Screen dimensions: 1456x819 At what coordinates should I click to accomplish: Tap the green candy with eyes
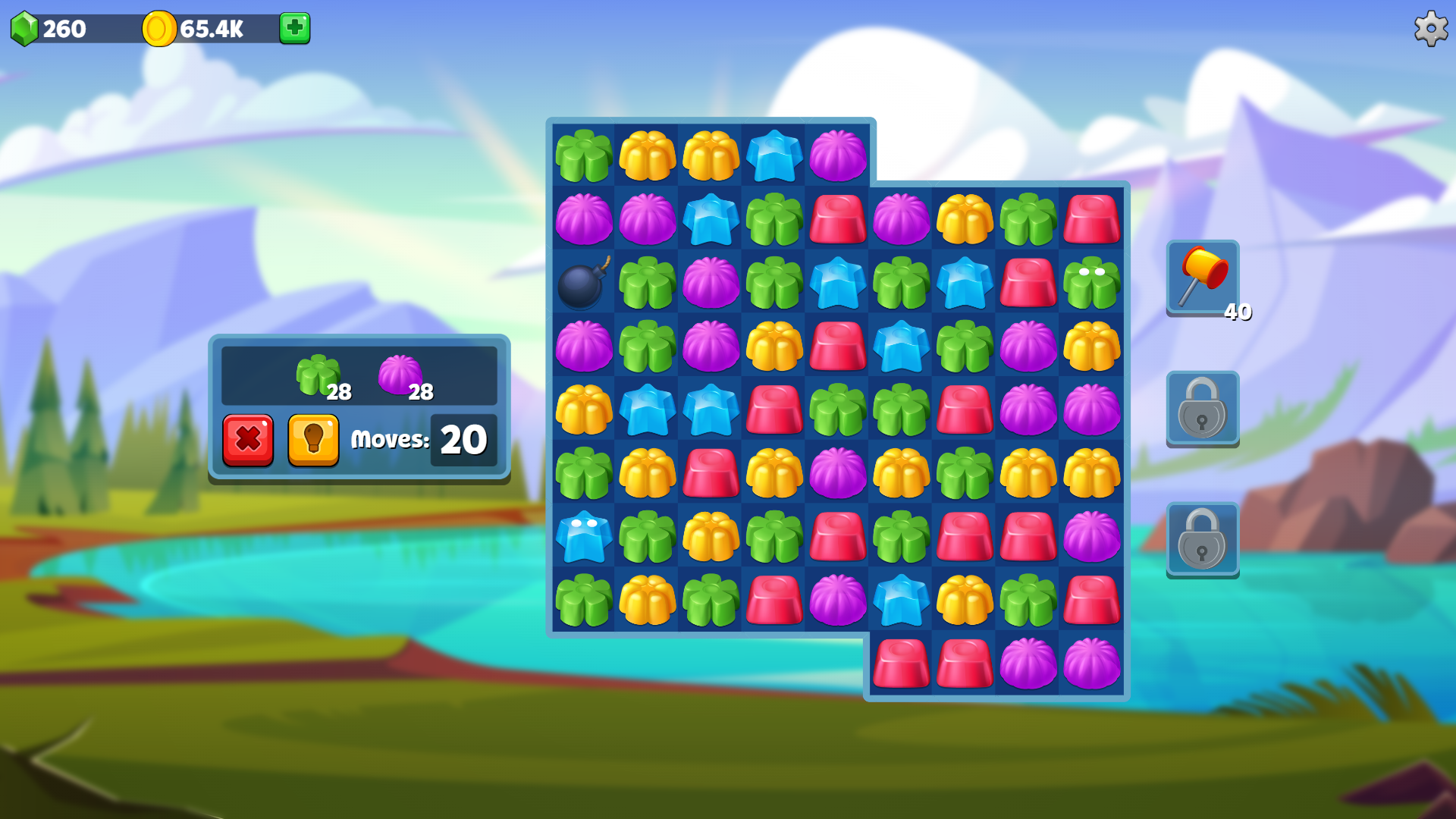pyautogui.click(x=1092, y=283)
